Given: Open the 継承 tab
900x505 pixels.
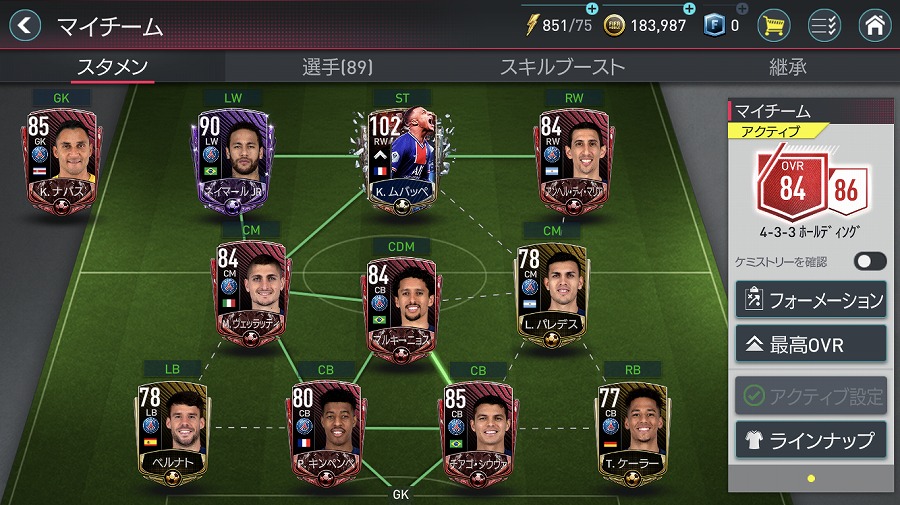Looking at the screenshot, I should point(787,68).
